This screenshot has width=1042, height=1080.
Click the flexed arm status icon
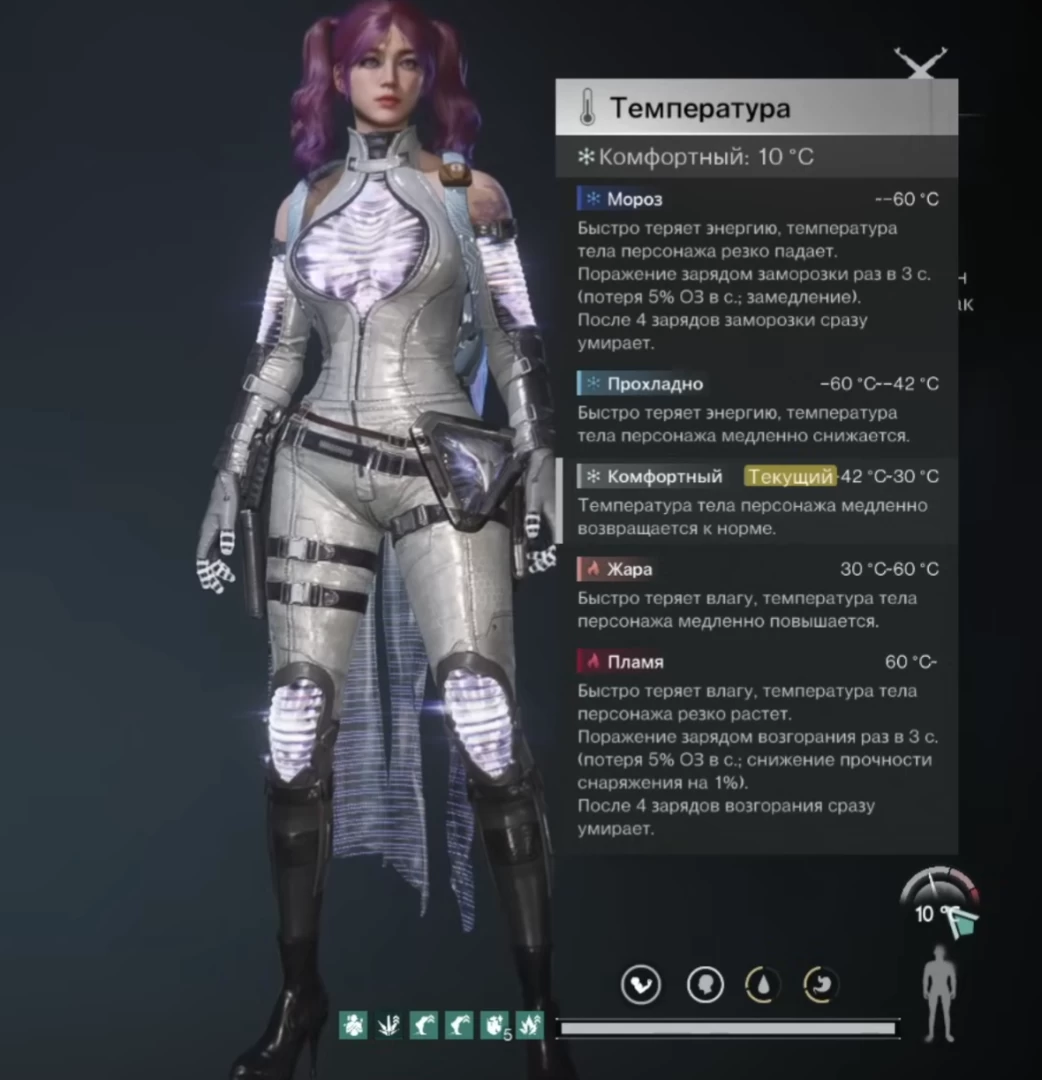pos(641,985)
